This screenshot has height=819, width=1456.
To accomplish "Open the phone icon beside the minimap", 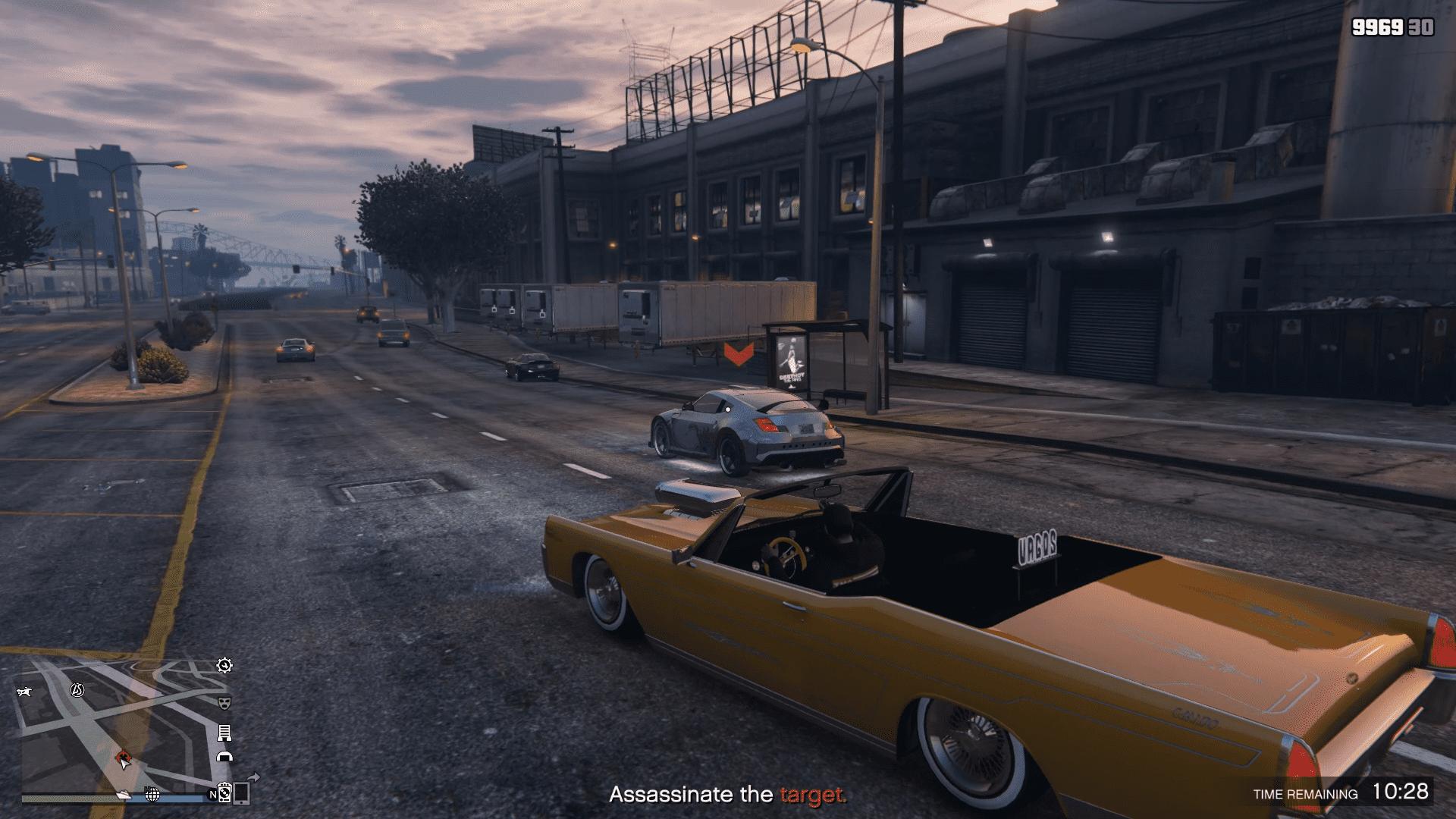I will (x=242, y=793).
